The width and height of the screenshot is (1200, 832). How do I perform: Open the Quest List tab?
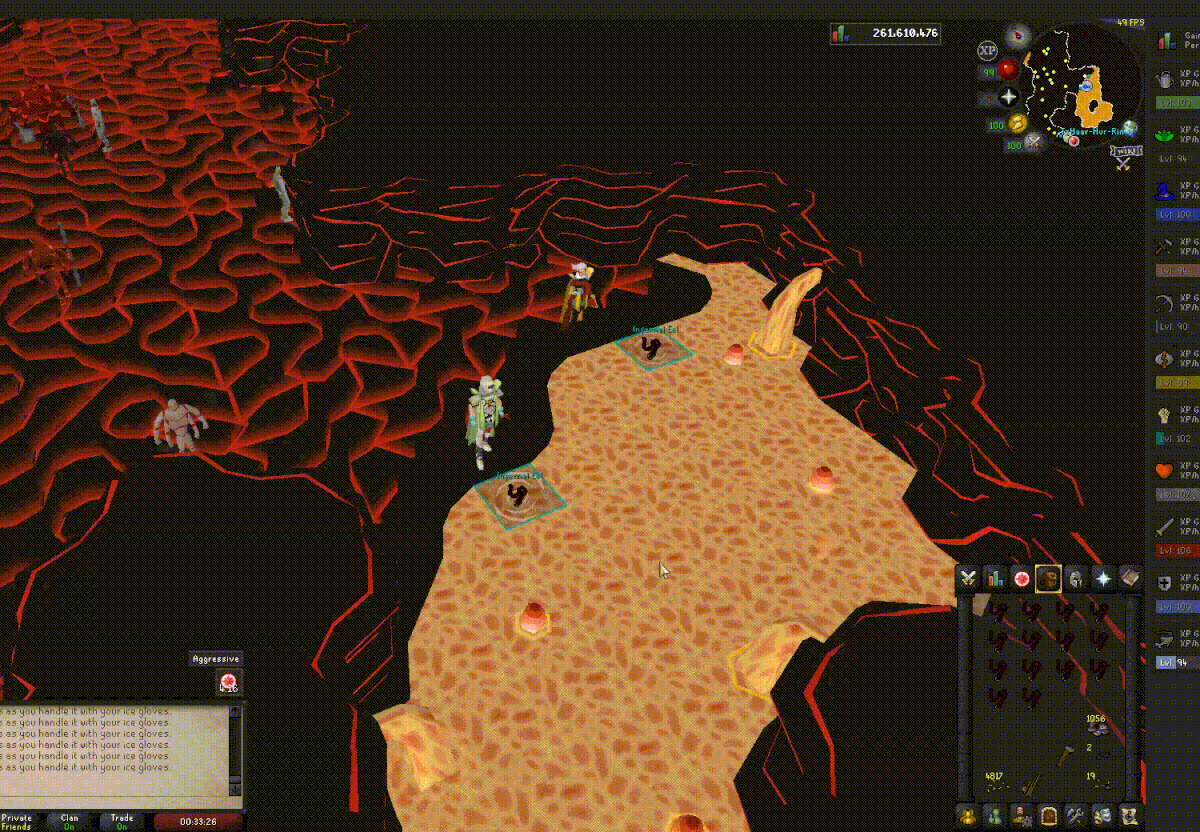point(1021,578)
